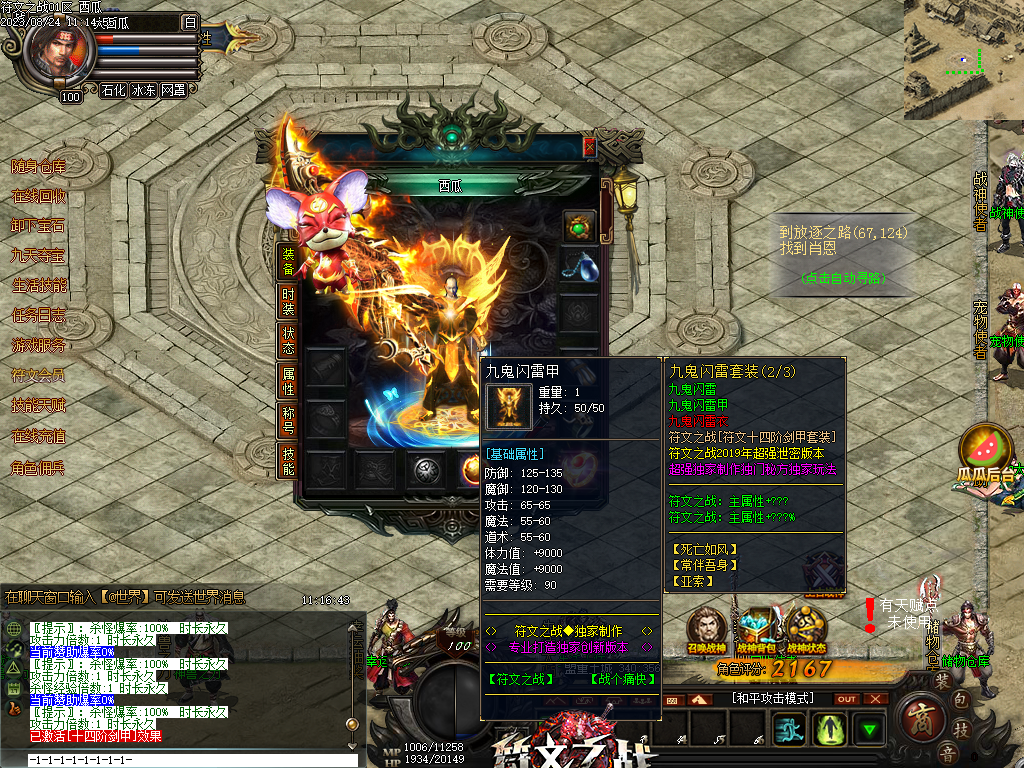The image size is (1024, 768).
Task: Choose 在线回收 online recycle option
Action: (39, 197)
